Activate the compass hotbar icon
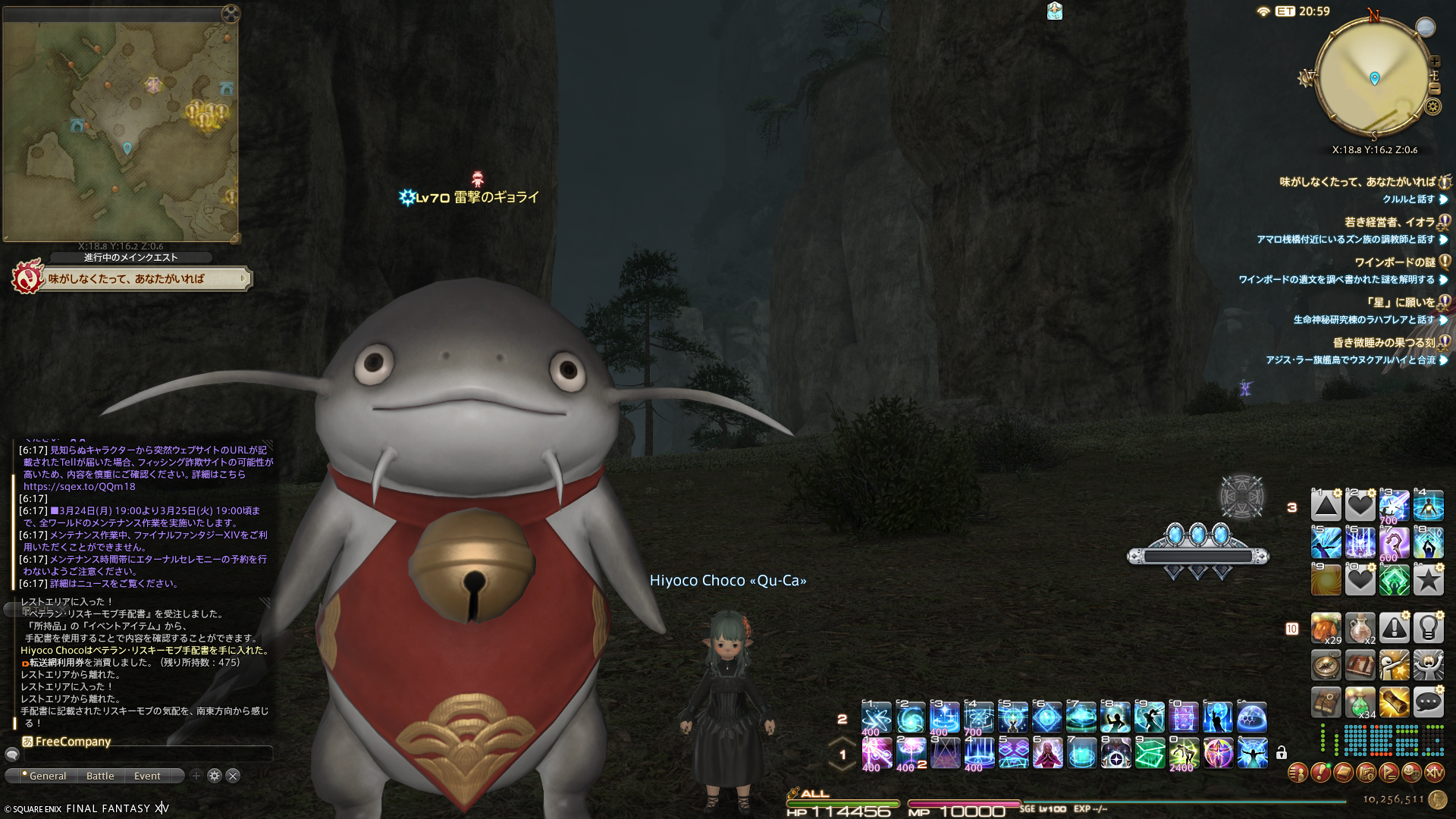 pyautogui.click(x=1326, y=665)
